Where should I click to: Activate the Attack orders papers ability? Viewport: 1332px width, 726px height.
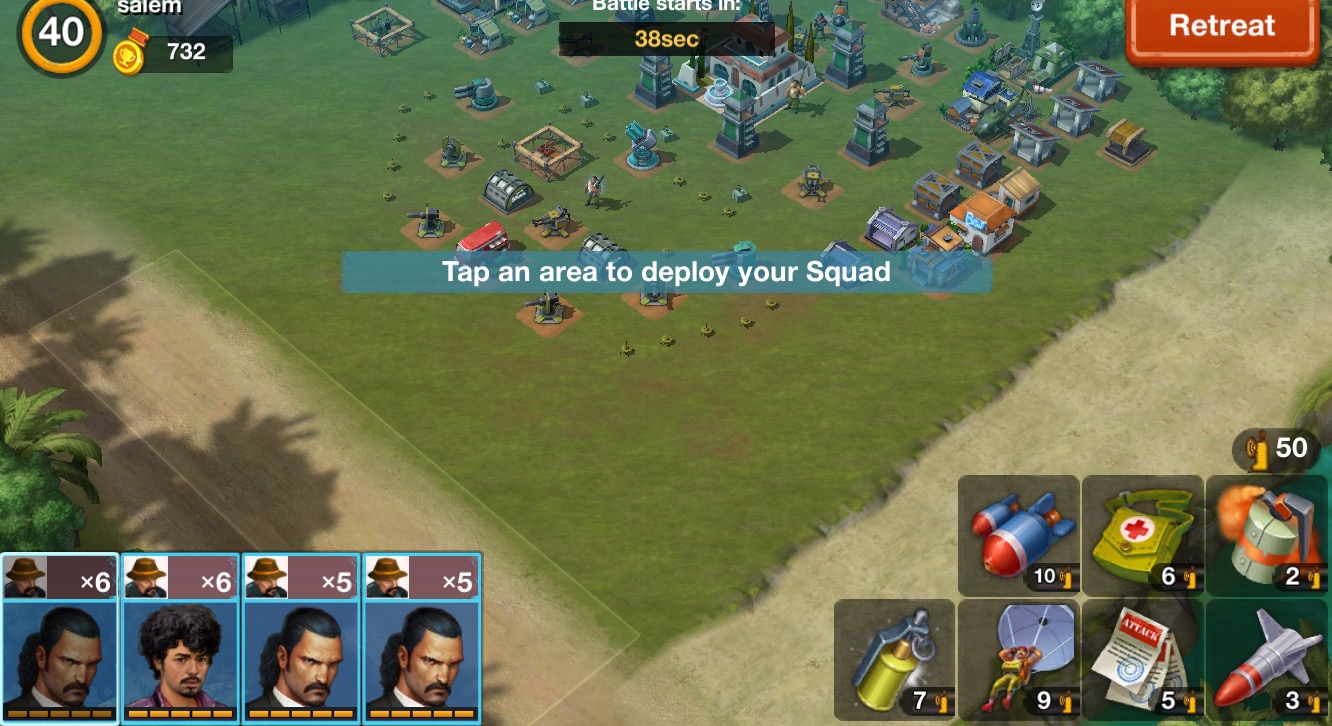[x=1143, y=660]
